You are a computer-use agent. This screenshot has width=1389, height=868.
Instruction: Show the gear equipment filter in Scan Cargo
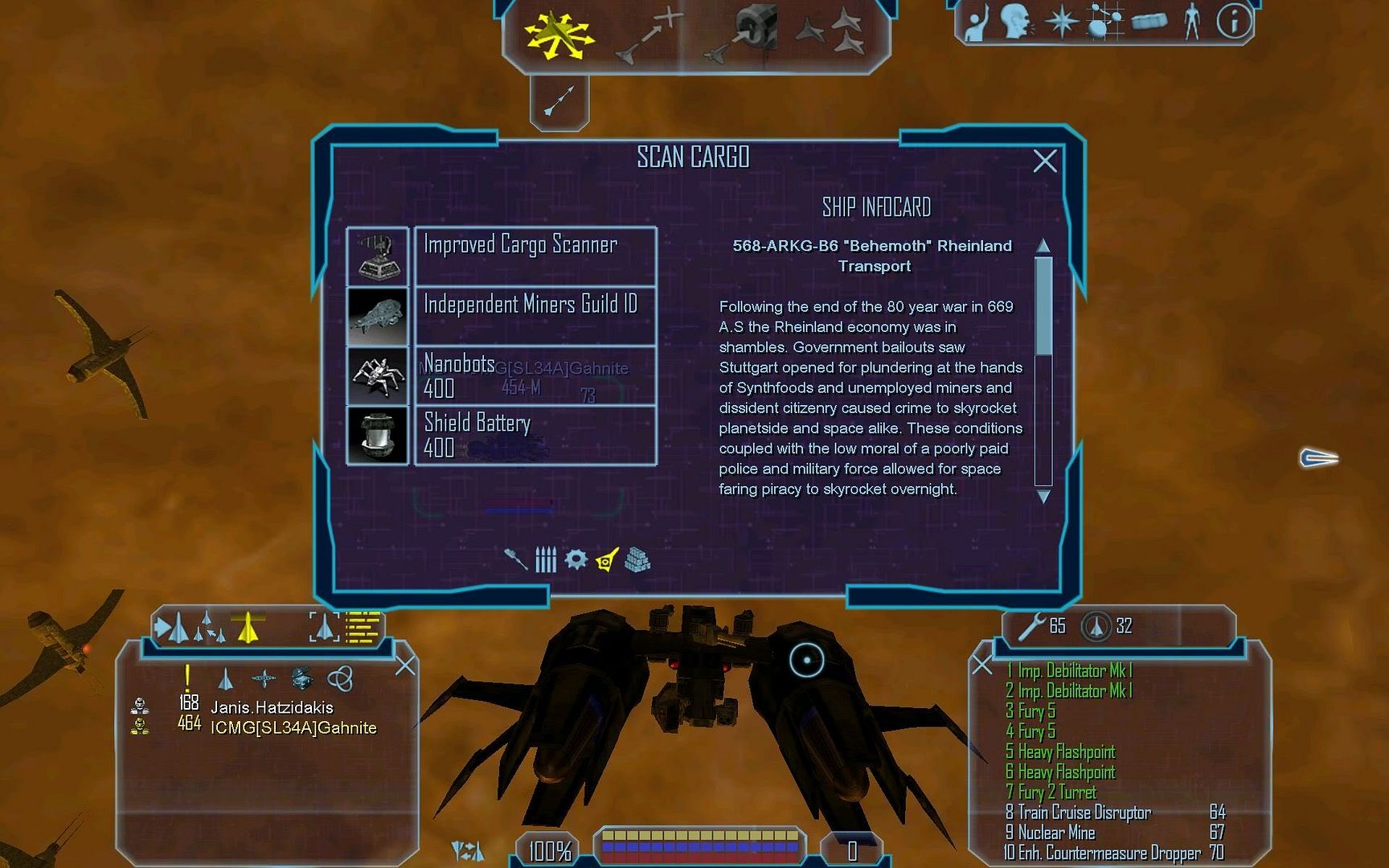[576, 559]
